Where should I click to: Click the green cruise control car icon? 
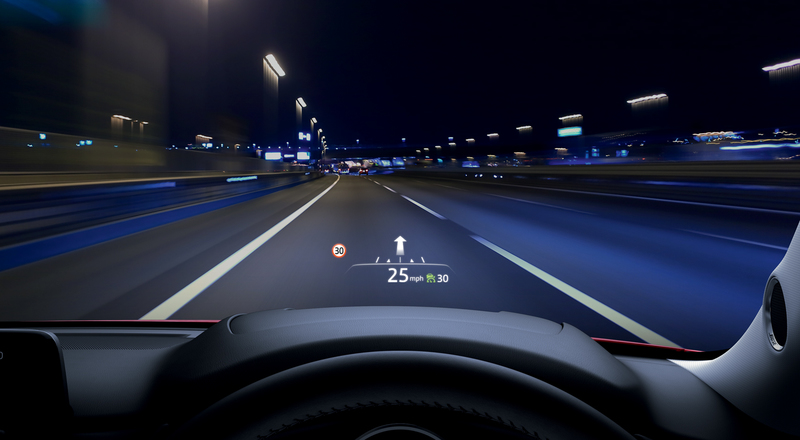(x=430, y=278)
